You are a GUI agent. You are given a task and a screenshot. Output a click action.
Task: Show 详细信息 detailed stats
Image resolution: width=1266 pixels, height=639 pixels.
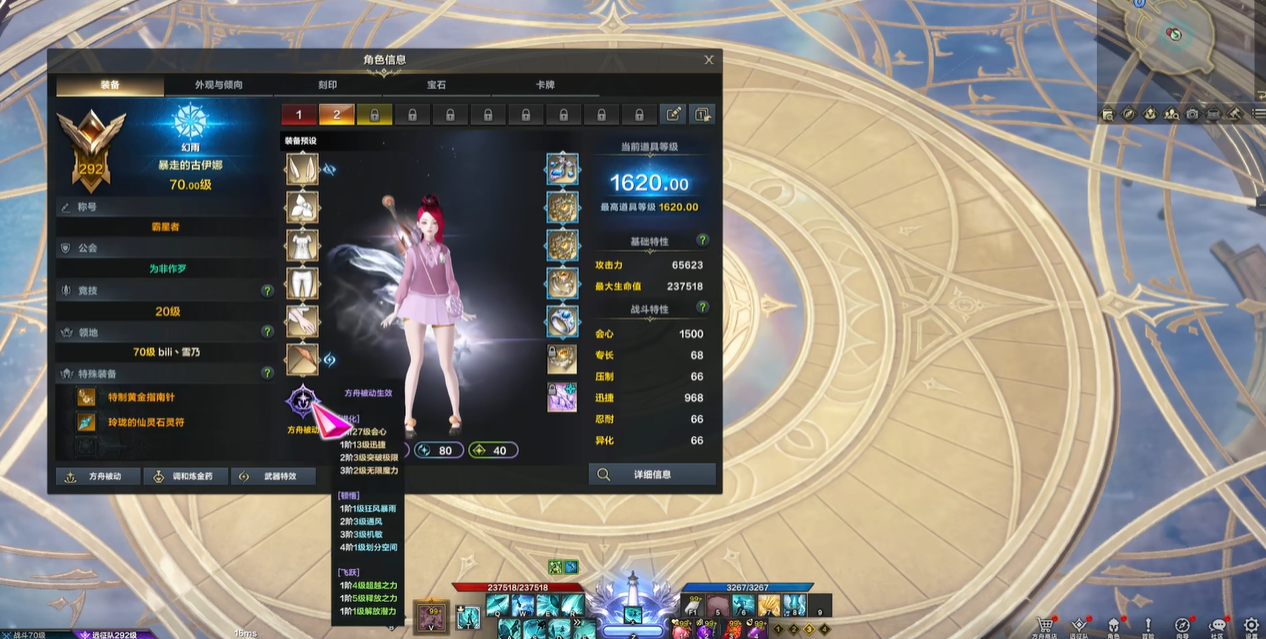pyautogui.click(x=652, y=474)
